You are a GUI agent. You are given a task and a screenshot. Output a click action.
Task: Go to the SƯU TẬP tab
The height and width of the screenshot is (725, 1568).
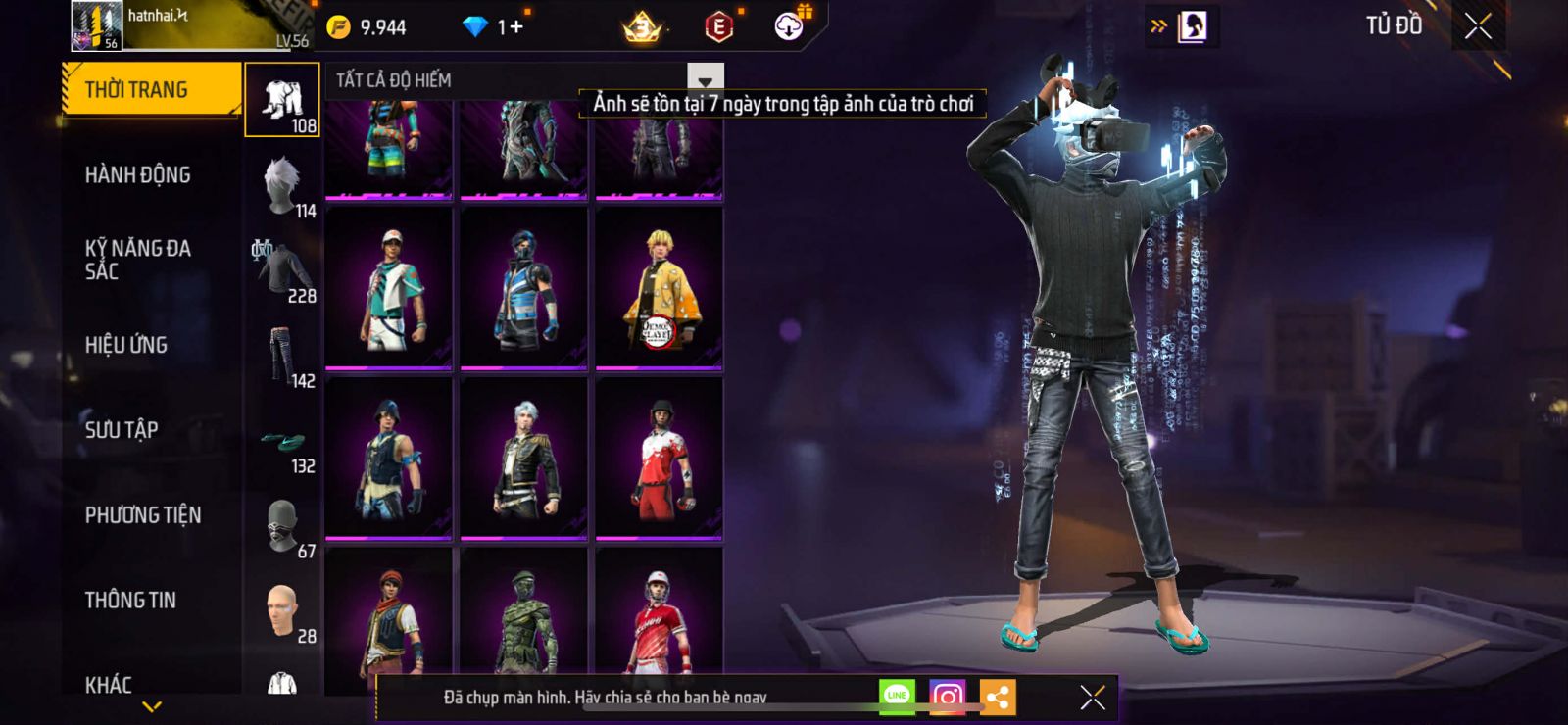tap(121, 430)
